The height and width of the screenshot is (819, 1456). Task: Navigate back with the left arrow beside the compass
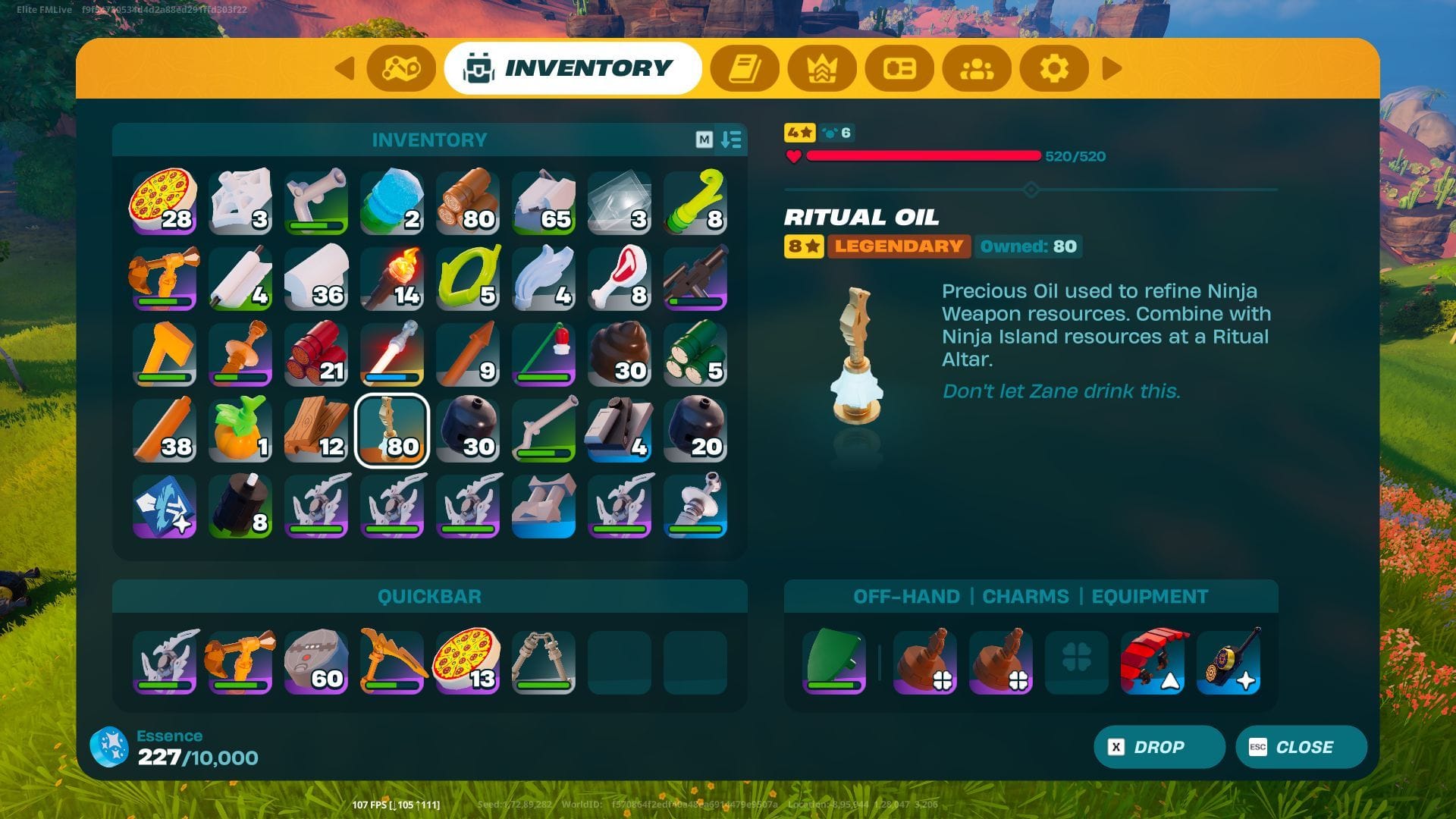[346, 68]
